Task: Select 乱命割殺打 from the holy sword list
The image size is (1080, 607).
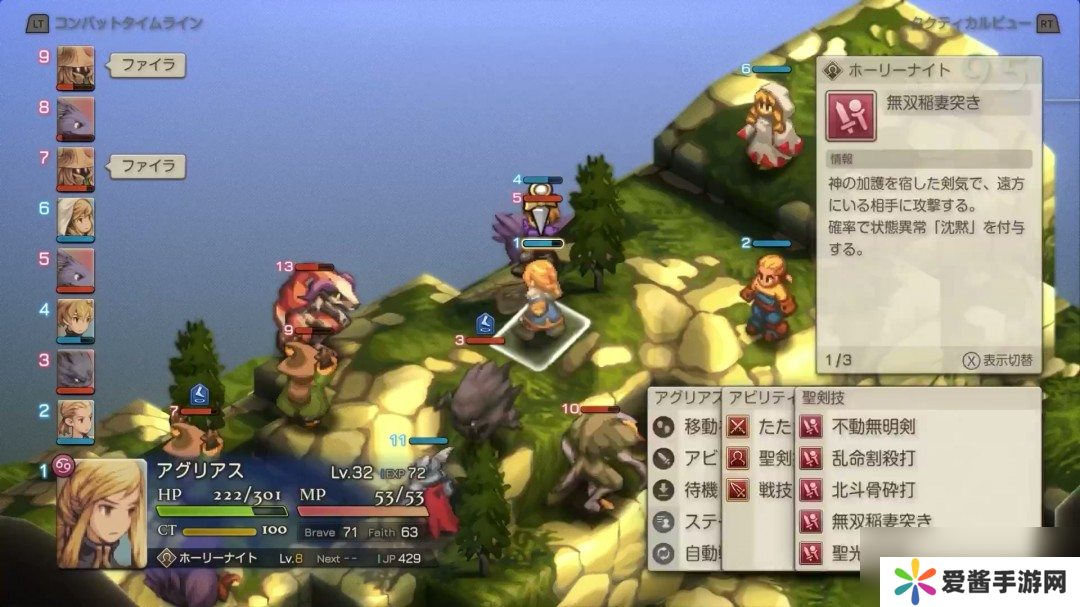Action: click(x=872, y=458)
